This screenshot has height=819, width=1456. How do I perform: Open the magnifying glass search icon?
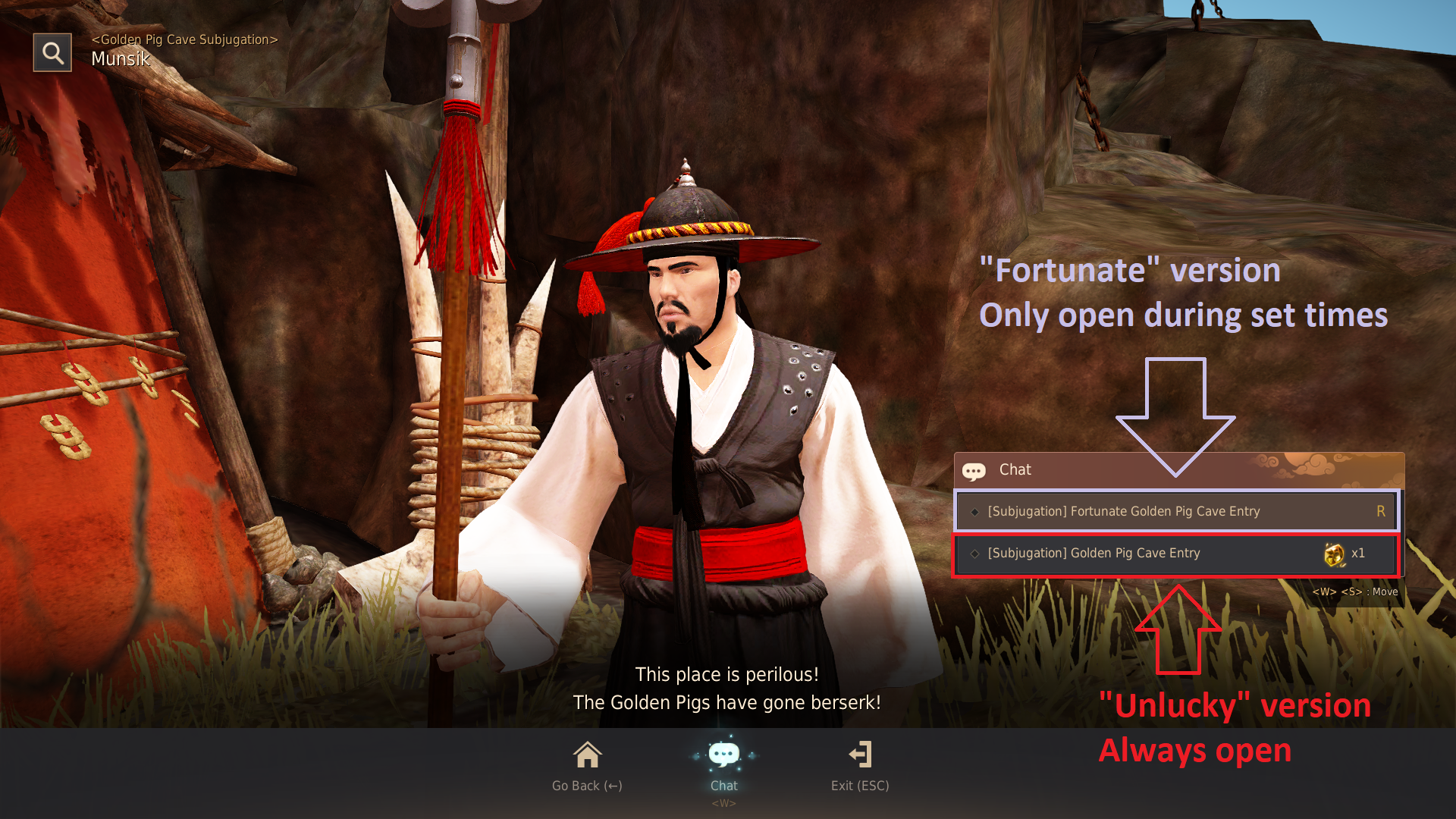pyautogui.click(x=52, y=52)
